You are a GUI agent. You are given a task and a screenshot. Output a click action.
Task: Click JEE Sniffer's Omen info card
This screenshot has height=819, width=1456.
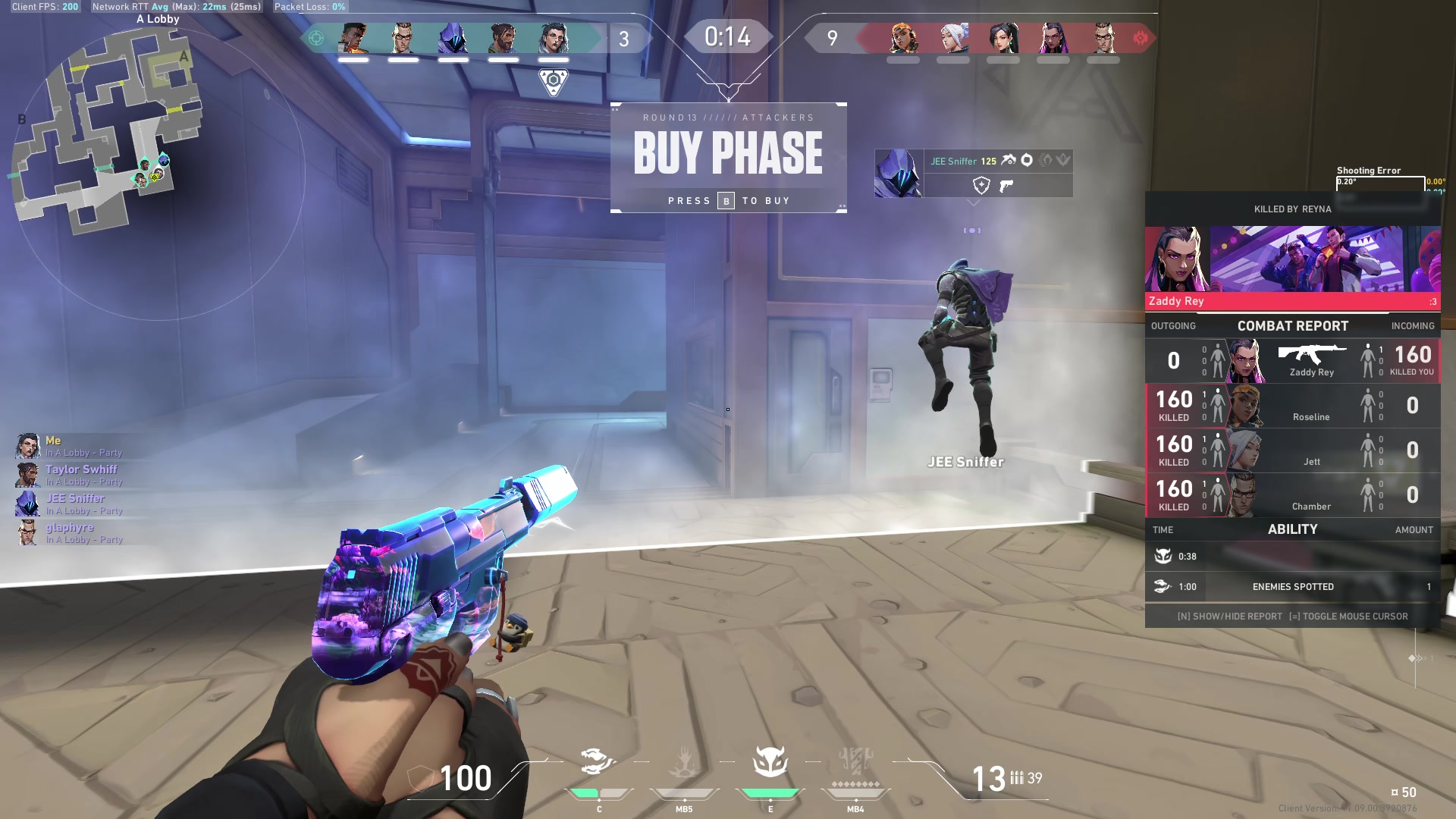click(973, 173)
